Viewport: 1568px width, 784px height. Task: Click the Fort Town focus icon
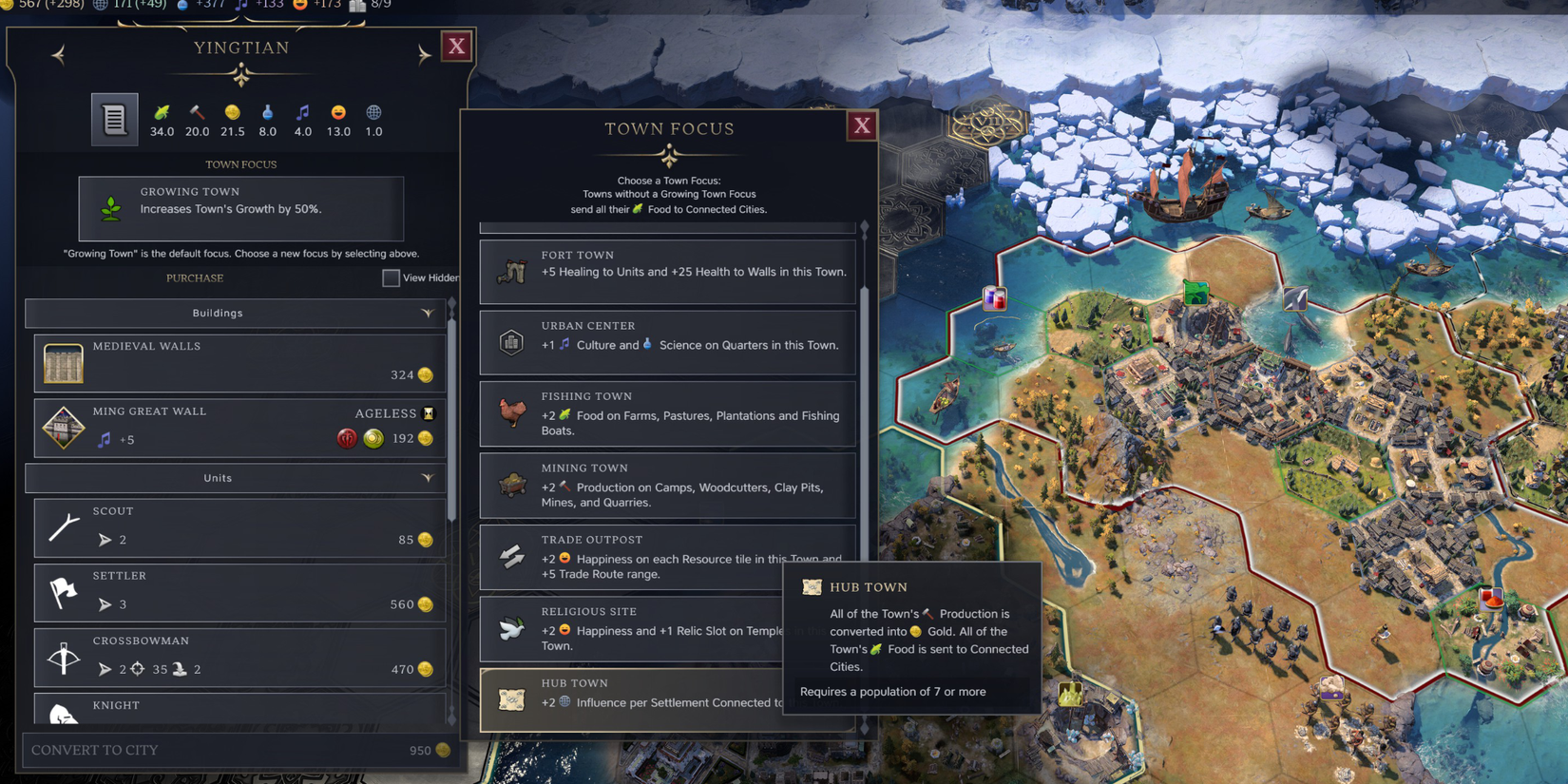511,271
